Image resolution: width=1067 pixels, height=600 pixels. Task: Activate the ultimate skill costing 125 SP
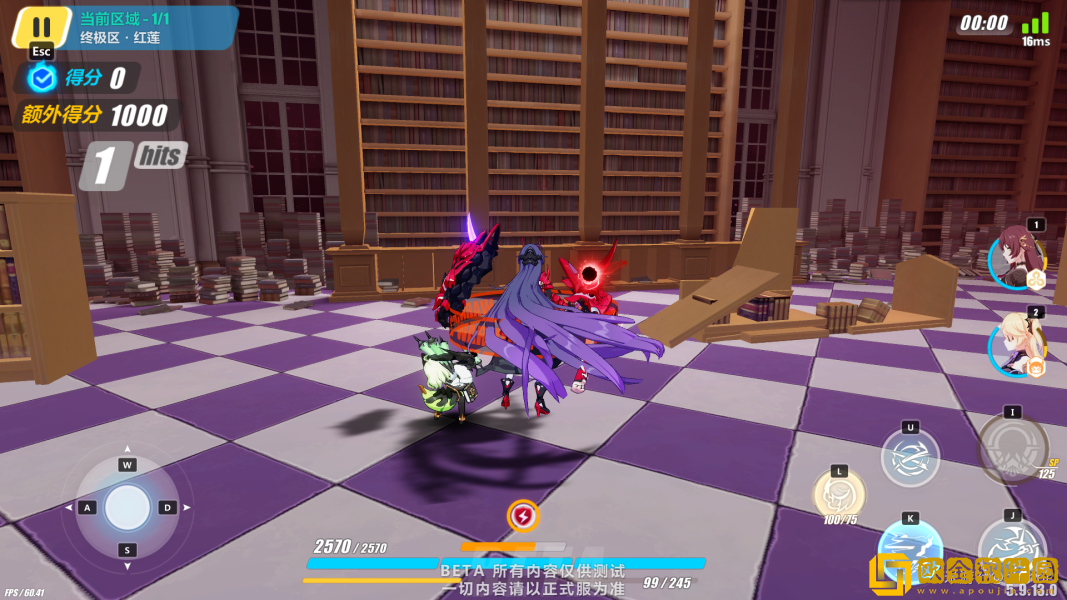tap(1012, 448)
